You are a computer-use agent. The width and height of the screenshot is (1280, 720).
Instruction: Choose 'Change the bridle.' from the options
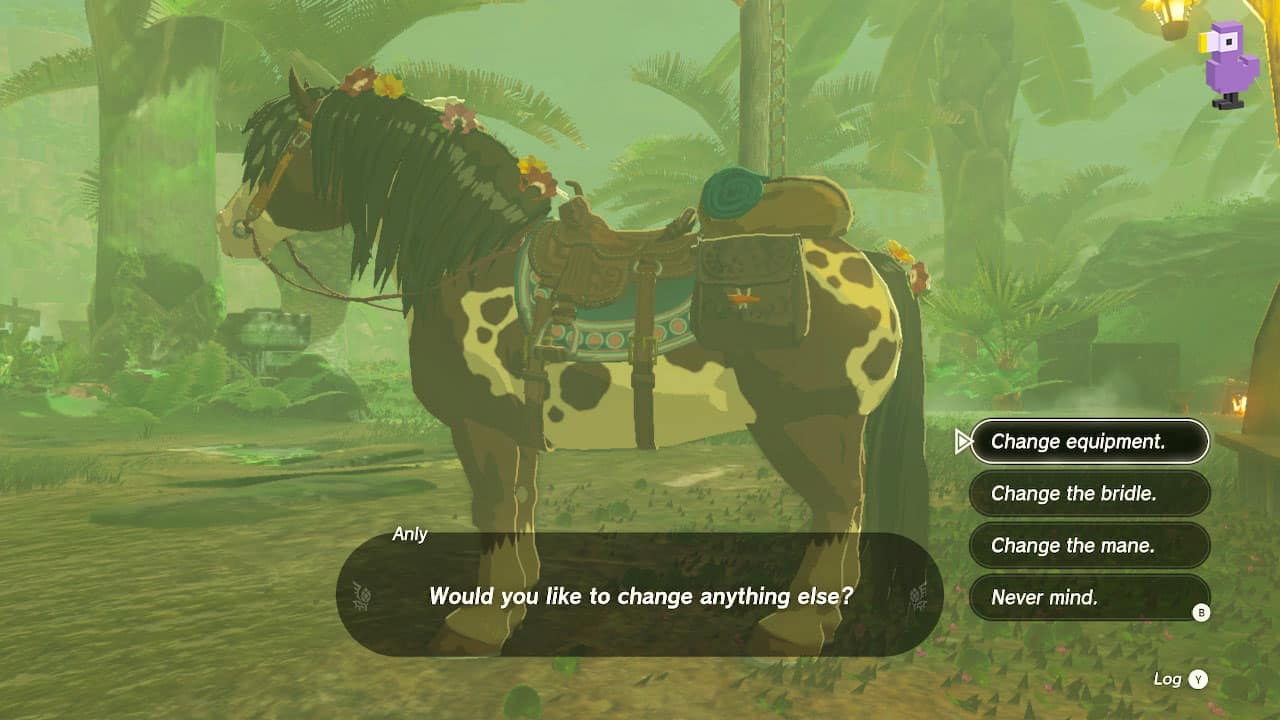pyautogui.click(x=1090, y=494)
